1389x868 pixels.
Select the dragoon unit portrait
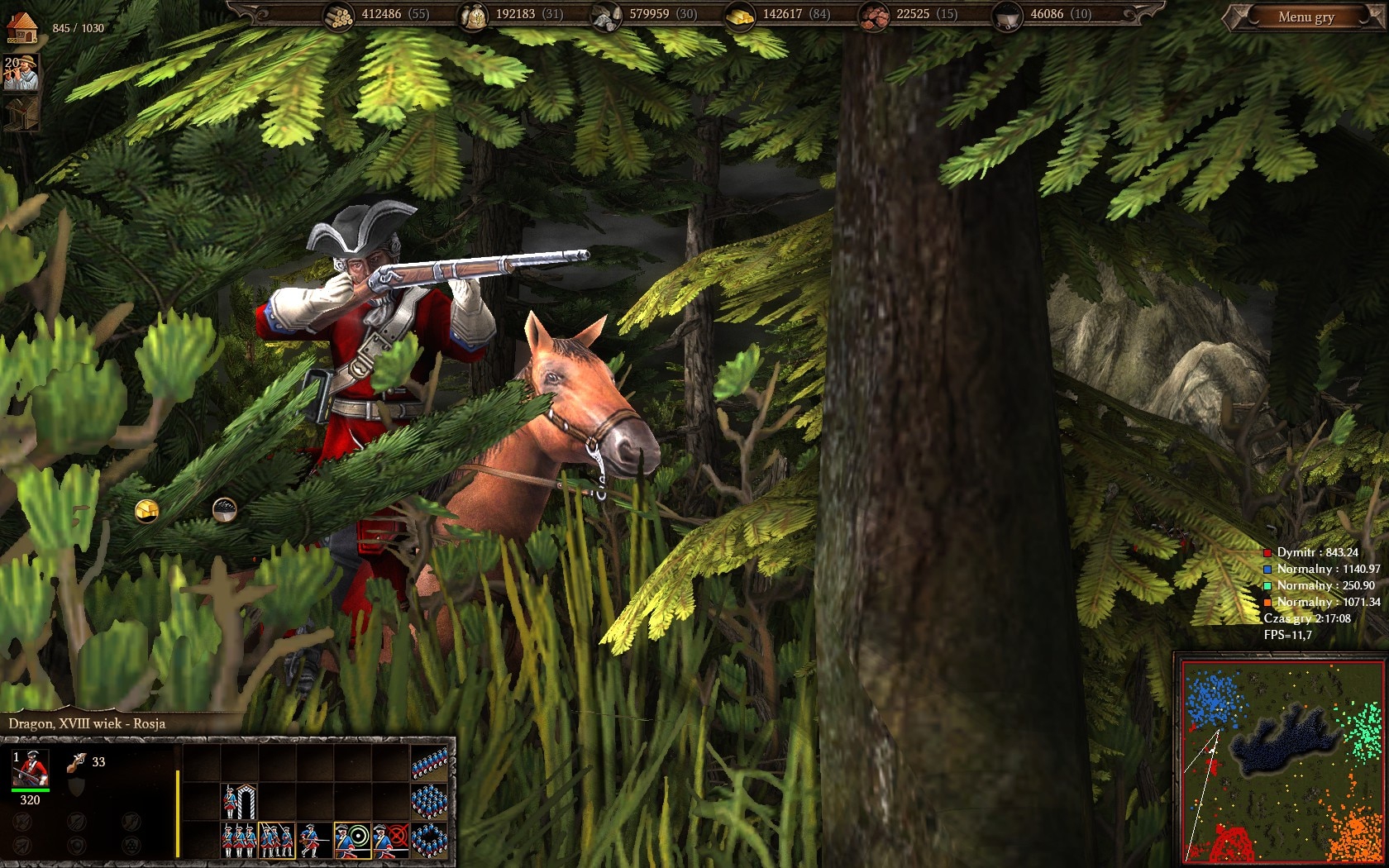31,769
